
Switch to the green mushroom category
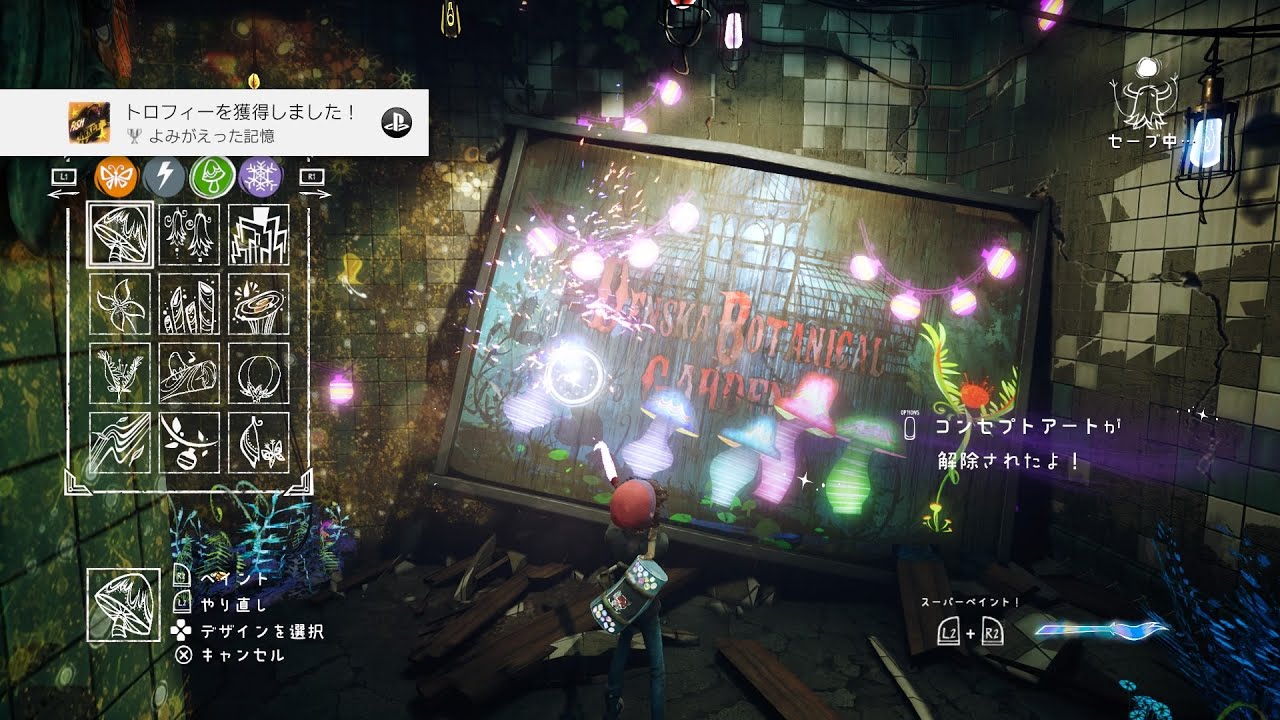tap(212, 177)
